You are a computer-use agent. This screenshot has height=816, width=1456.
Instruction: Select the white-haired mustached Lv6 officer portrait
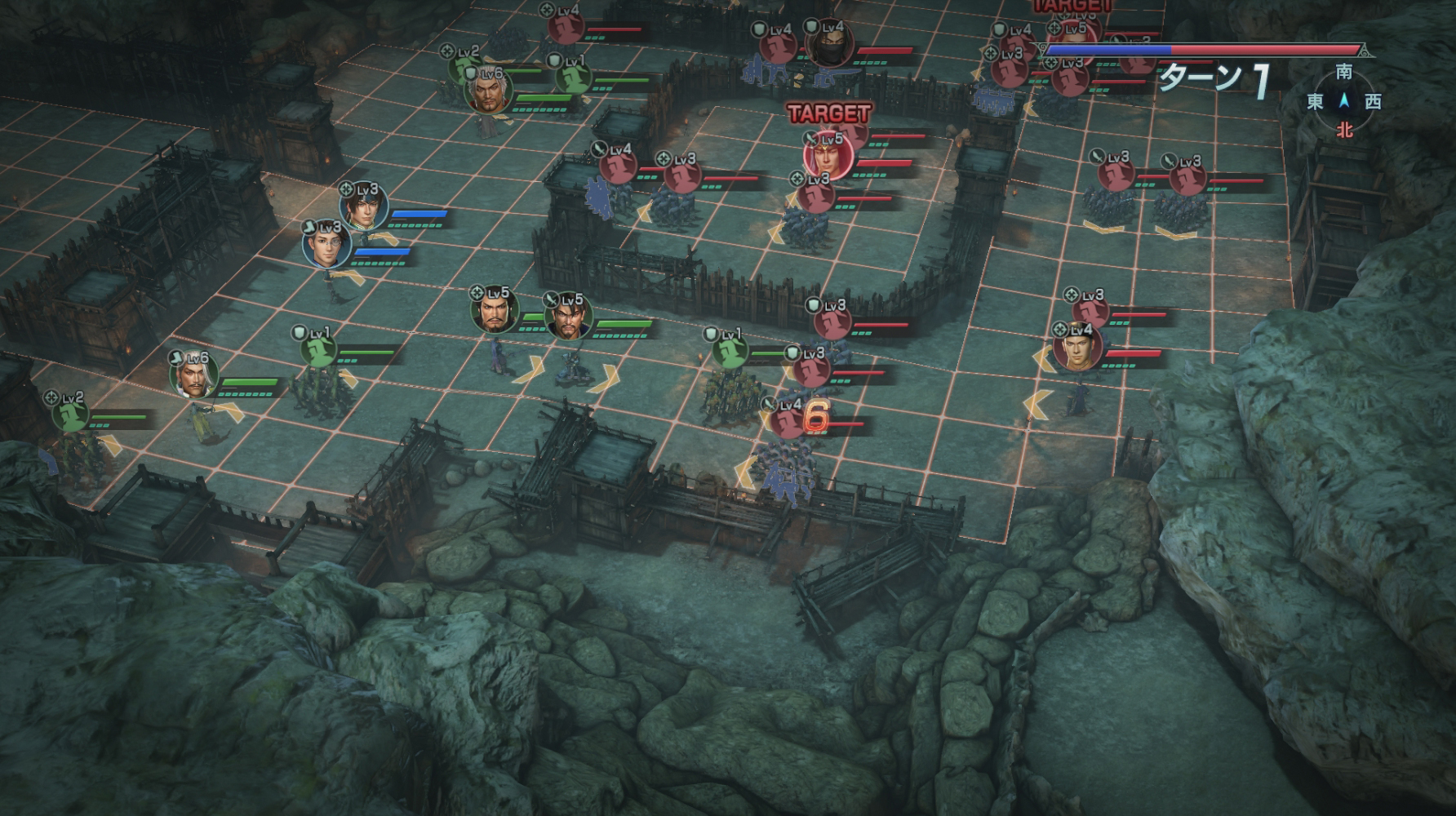click(x=194, y=375)
